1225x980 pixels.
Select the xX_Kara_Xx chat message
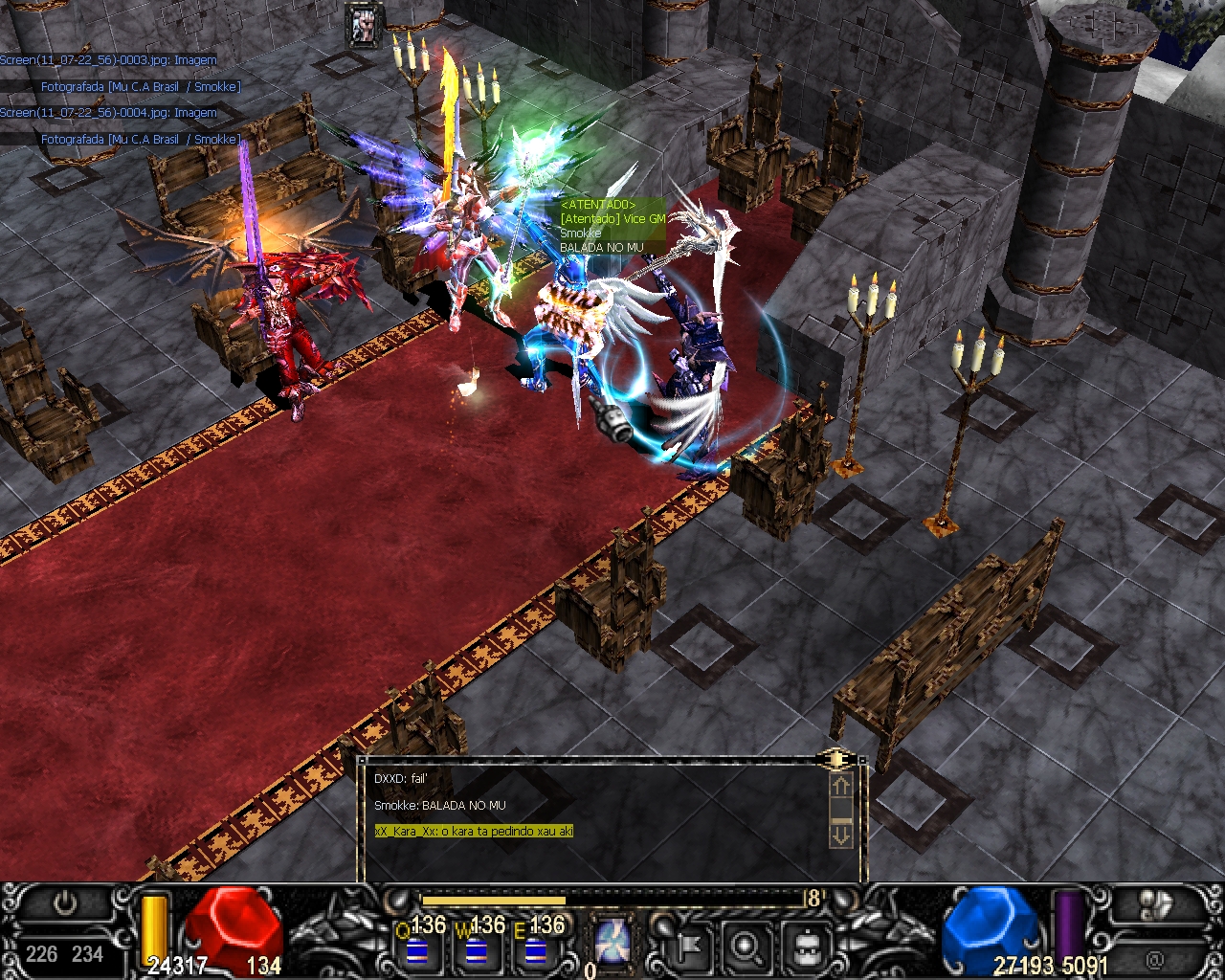(x=474, y=831)
